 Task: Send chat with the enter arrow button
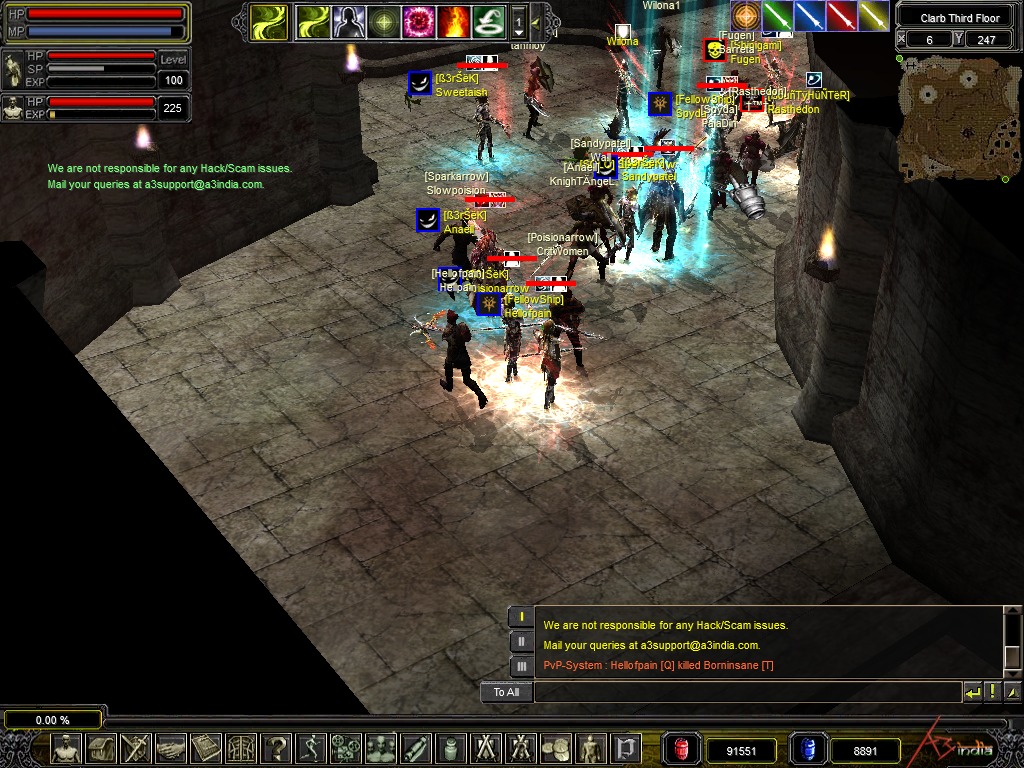coord(972,692)
